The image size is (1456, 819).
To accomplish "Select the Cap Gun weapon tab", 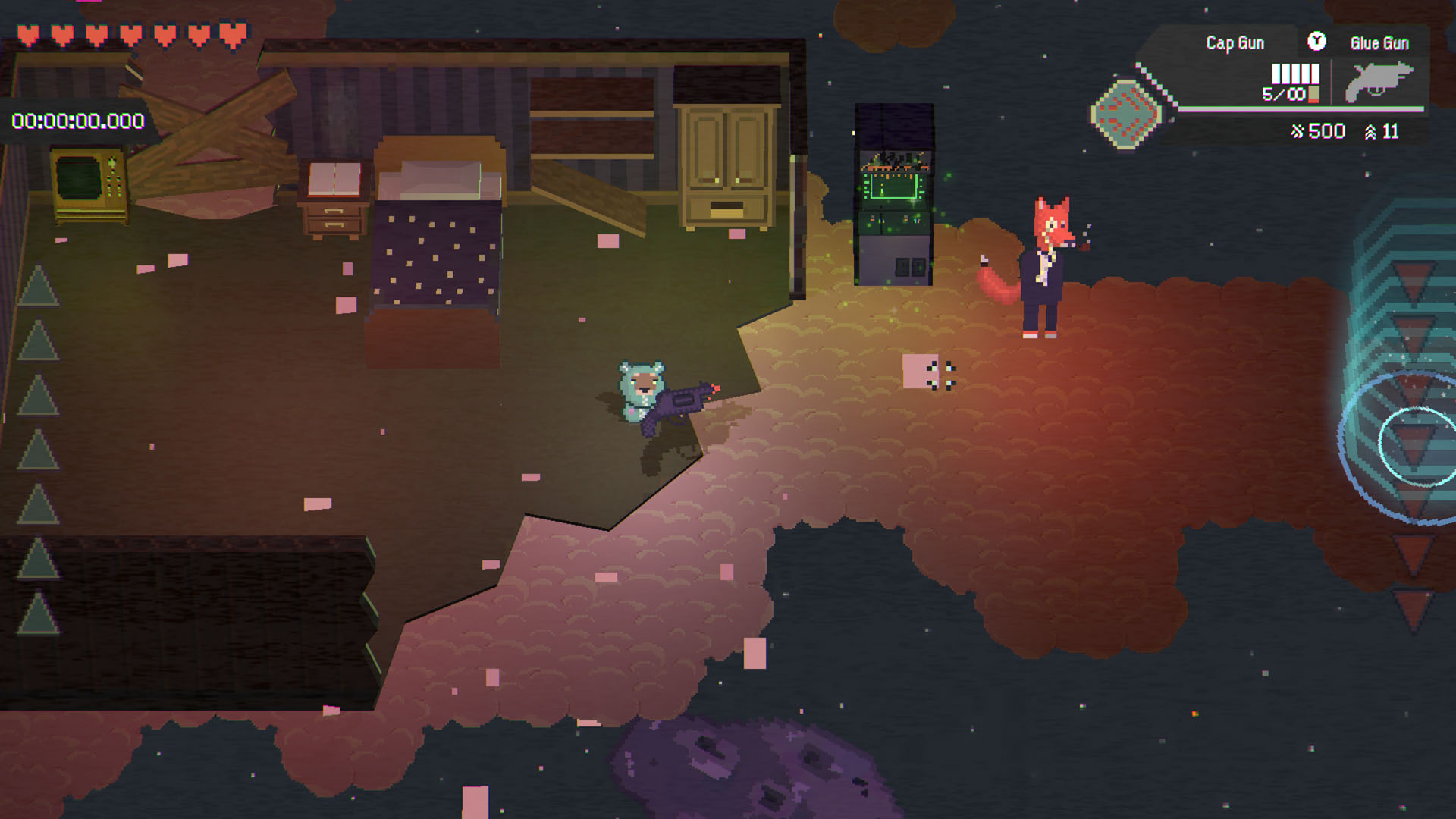I will pyautogui.click(x=1234, y=43).
